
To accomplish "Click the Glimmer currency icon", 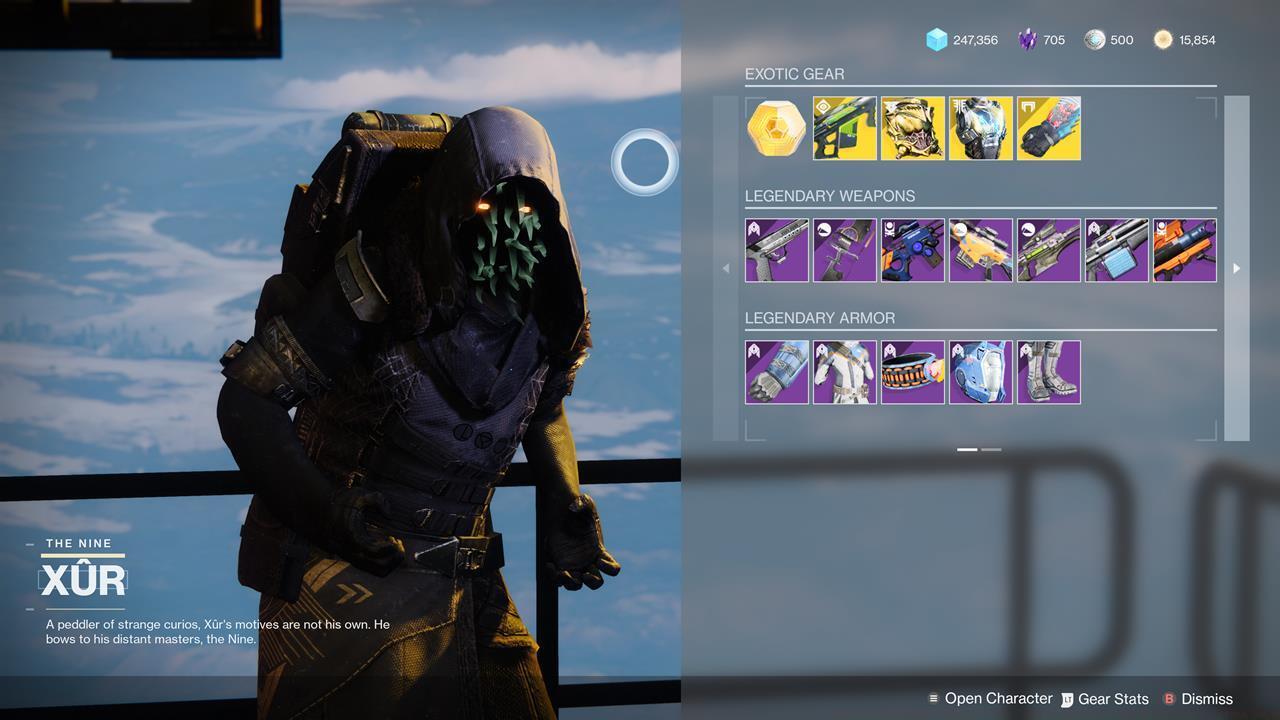I will (x=936, y=40).
